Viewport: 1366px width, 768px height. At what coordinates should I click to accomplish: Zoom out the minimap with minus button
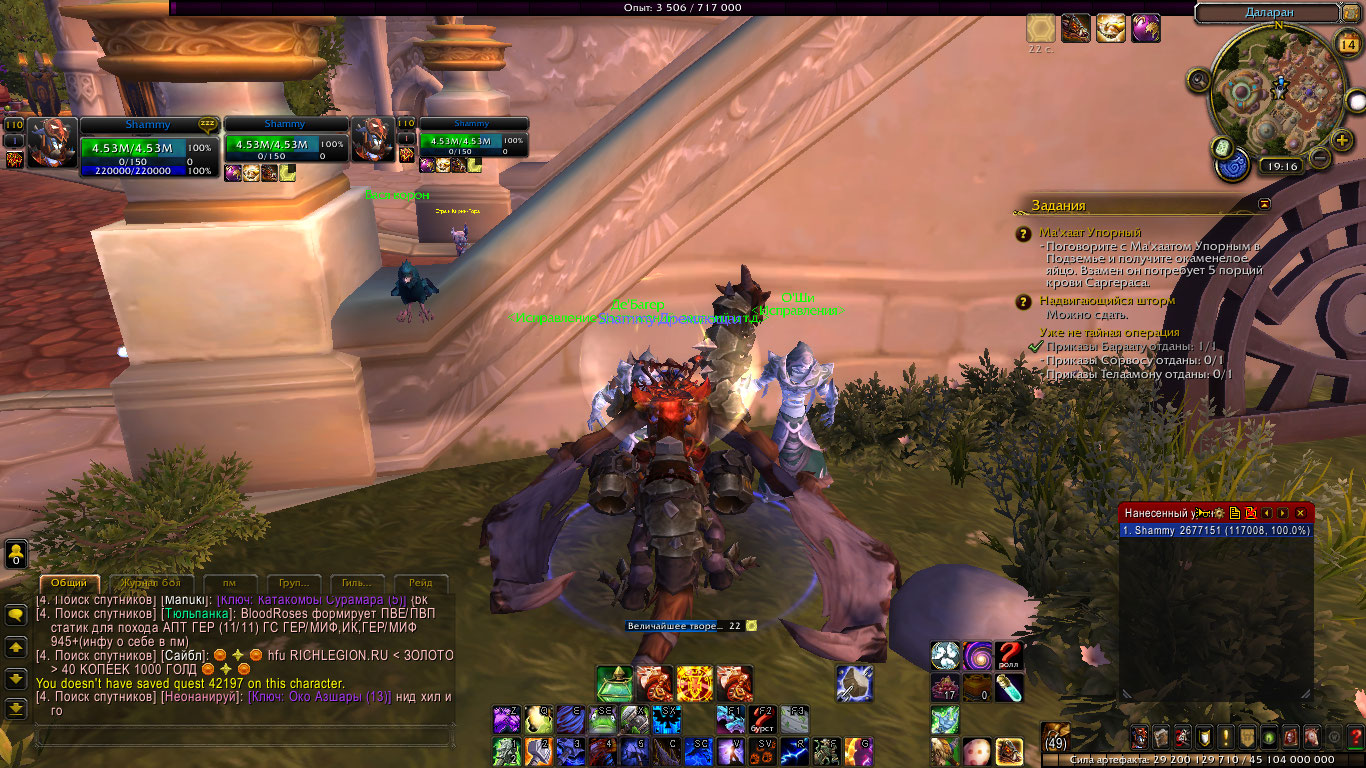1319,158
